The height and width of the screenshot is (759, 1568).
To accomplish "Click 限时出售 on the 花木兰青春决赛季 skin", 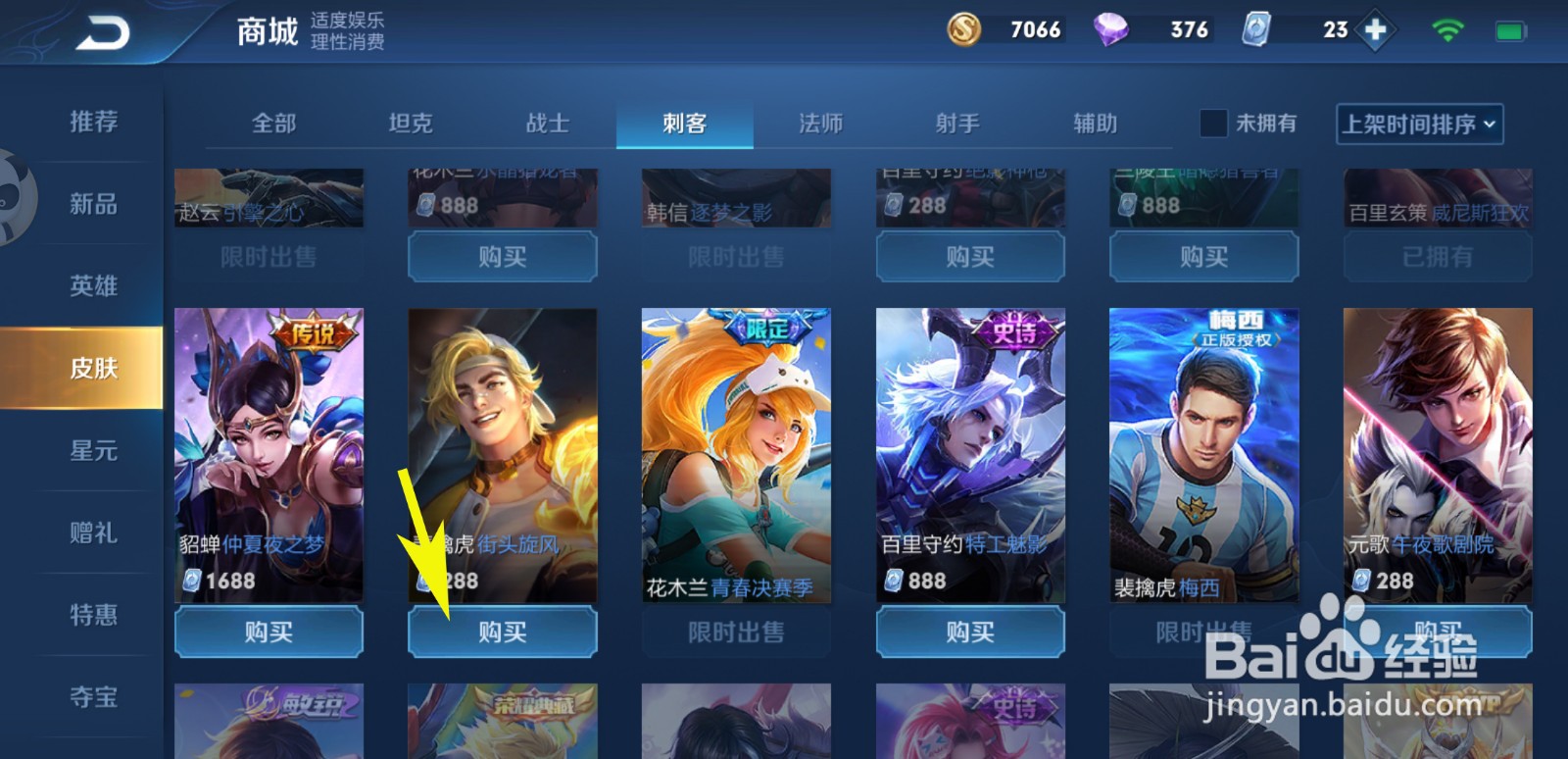I will (736, 632).
